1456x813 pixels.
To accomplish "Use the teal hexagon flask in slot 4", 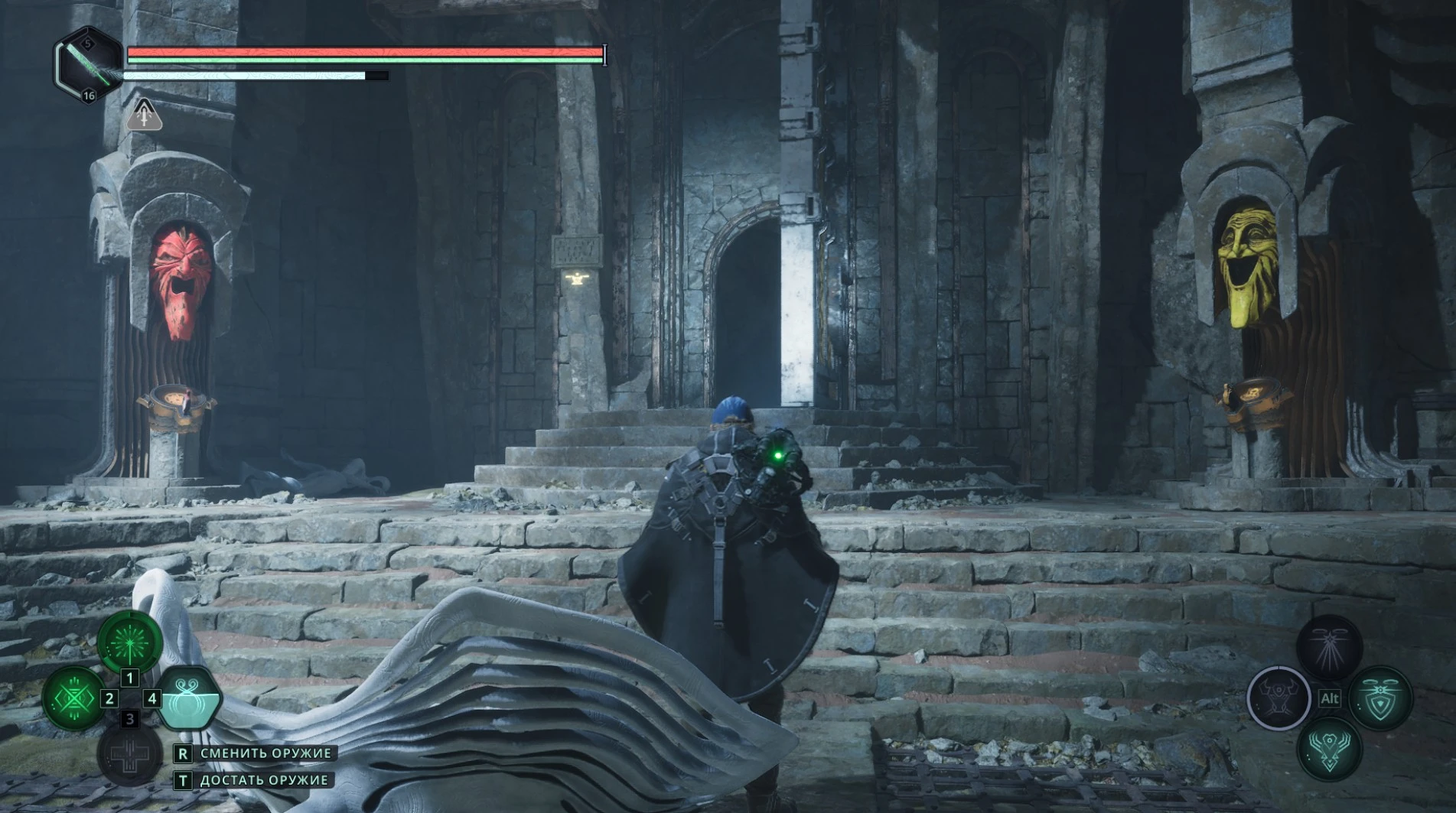I will coord(188,698).
